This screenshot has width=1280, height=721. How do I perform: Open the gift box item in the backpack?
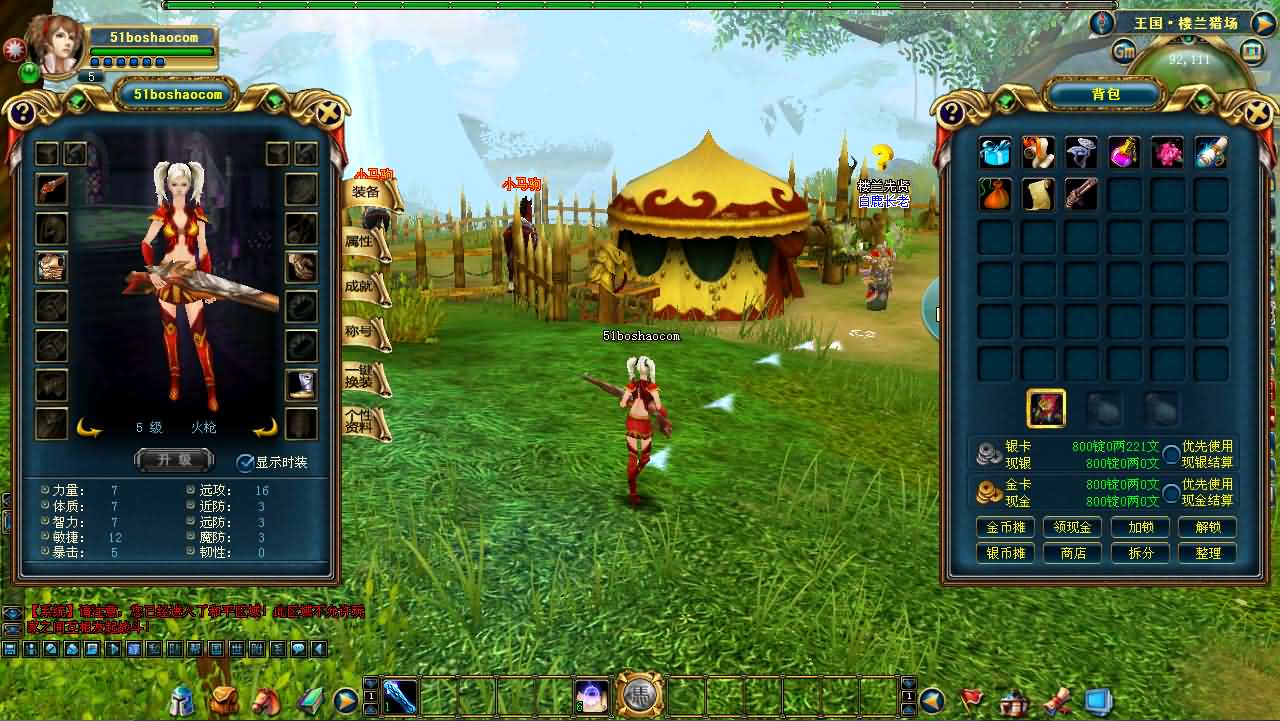(x=994, y=152)
